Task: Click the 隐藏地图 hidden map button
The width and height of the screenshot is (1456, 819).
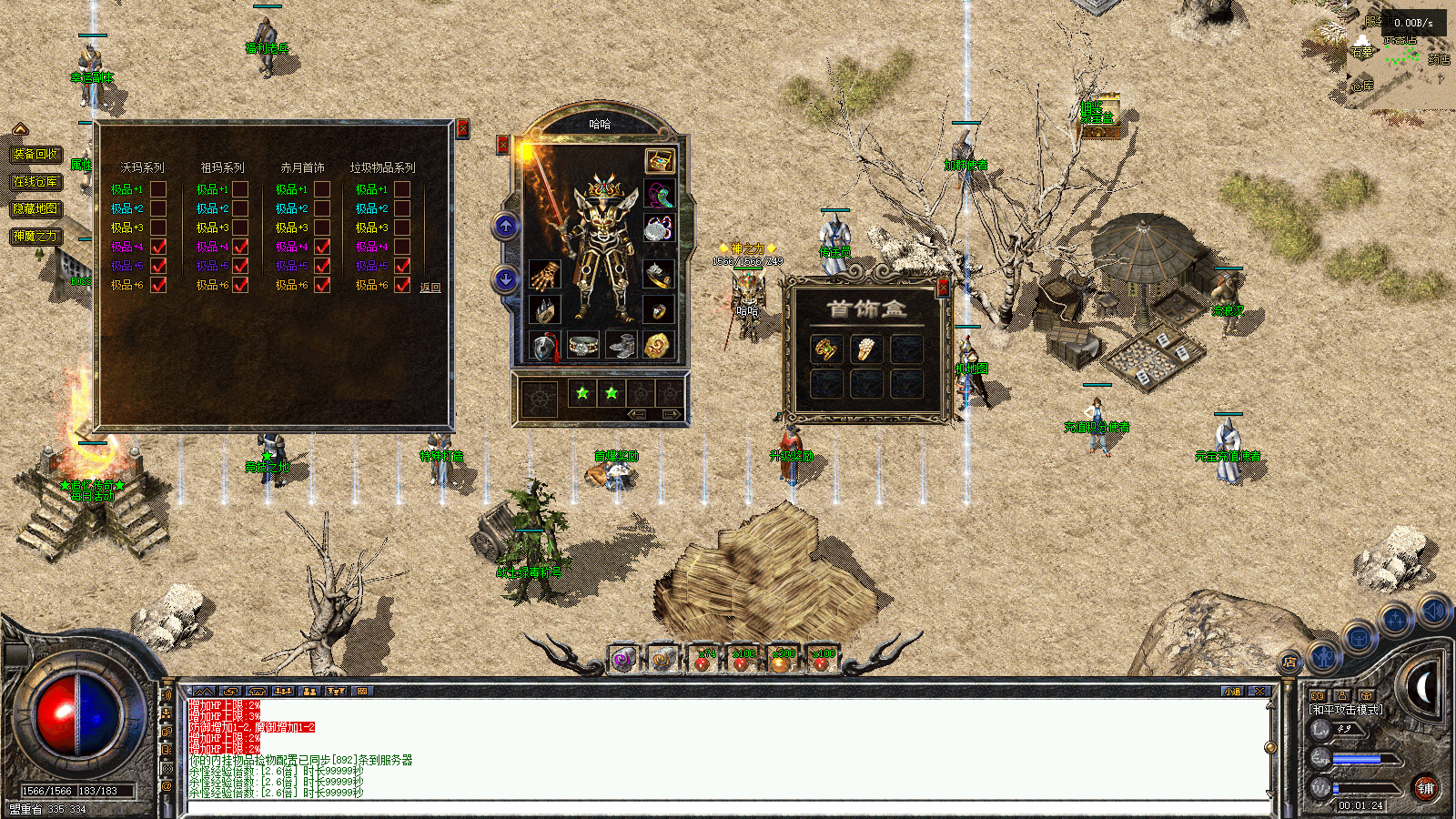Action: 36,208
